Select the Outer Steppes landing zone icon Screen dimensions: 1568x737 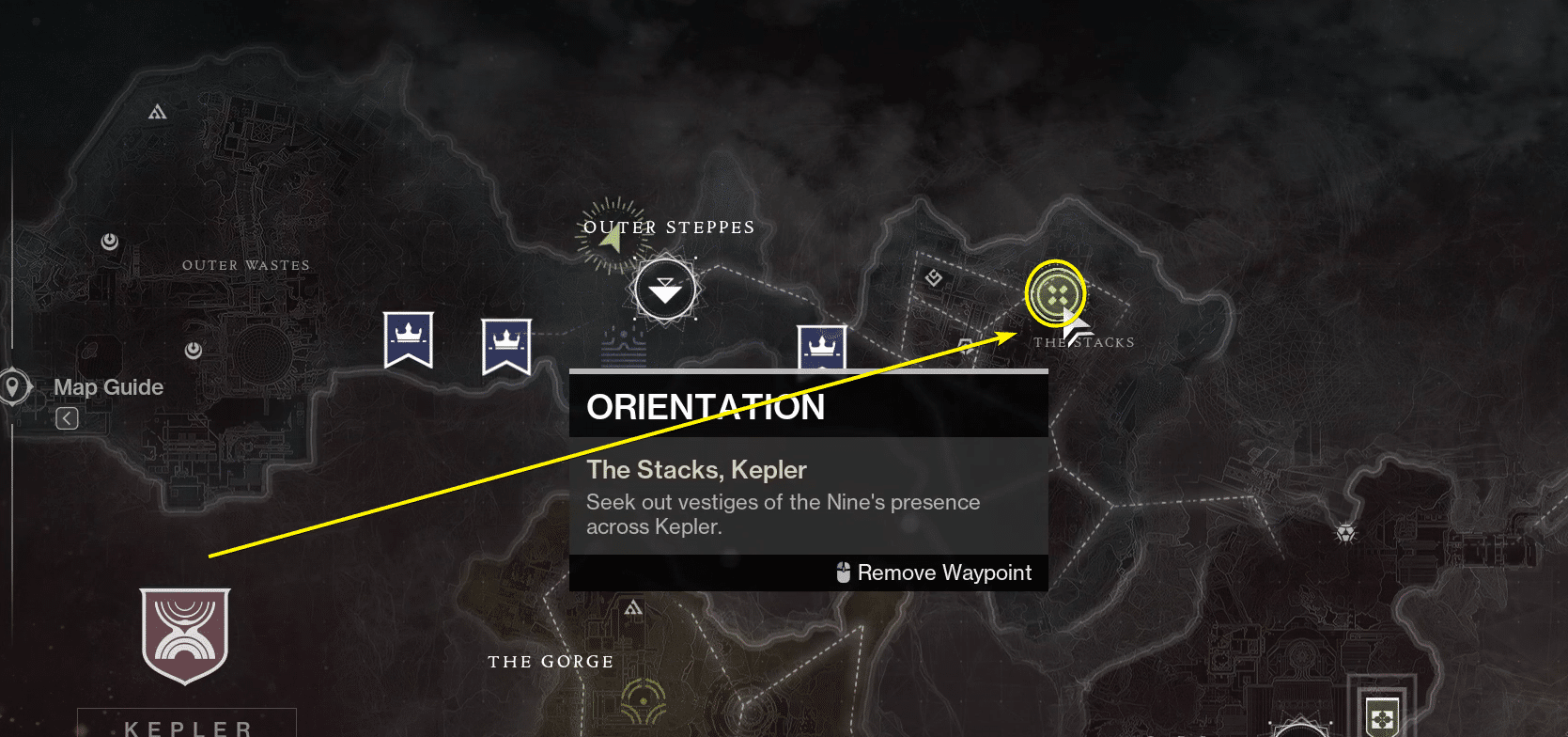click(x=664, y=289)
